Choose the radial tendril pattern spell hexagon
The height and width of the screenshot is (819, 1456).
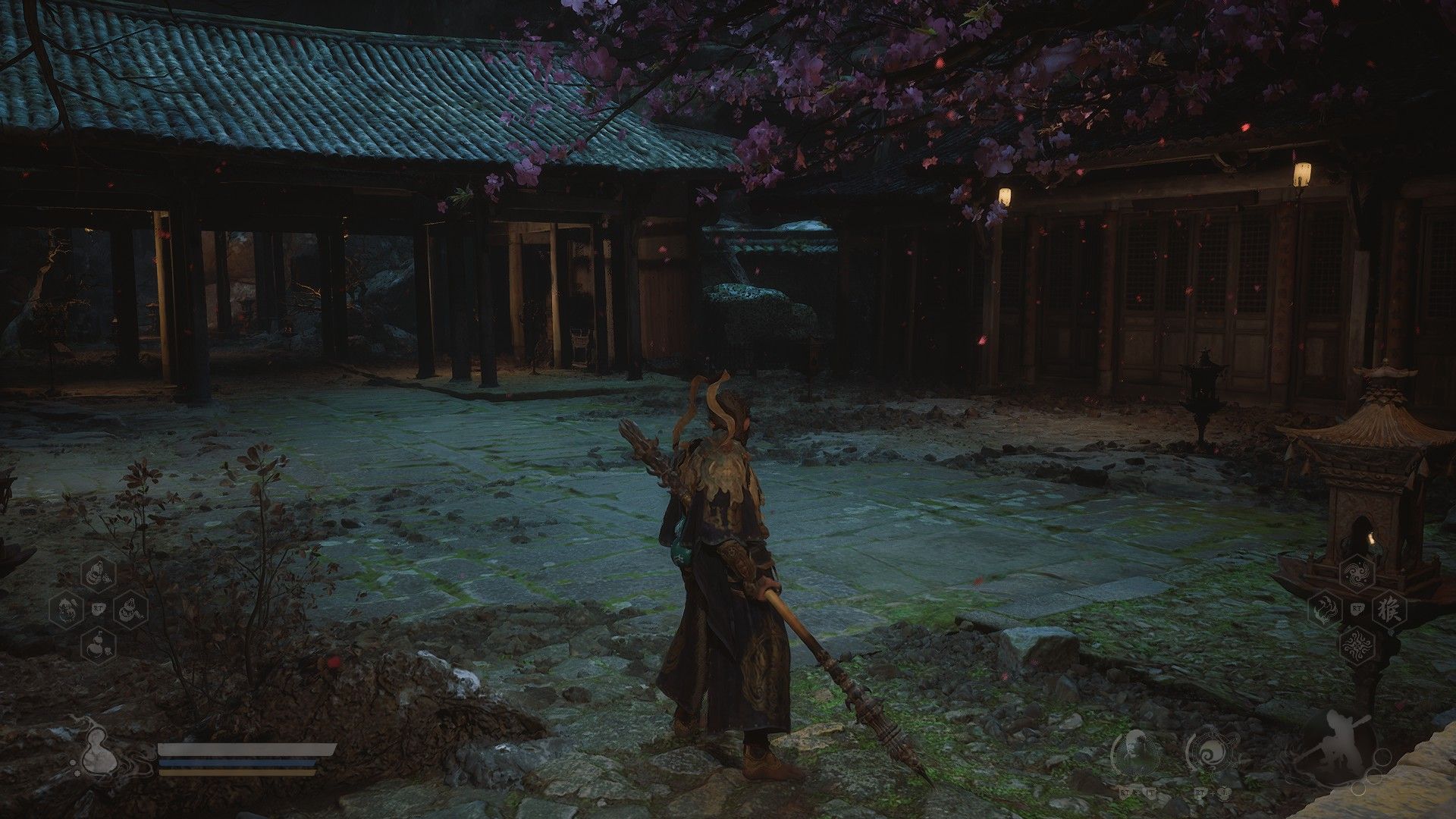tap(1357, 645)
